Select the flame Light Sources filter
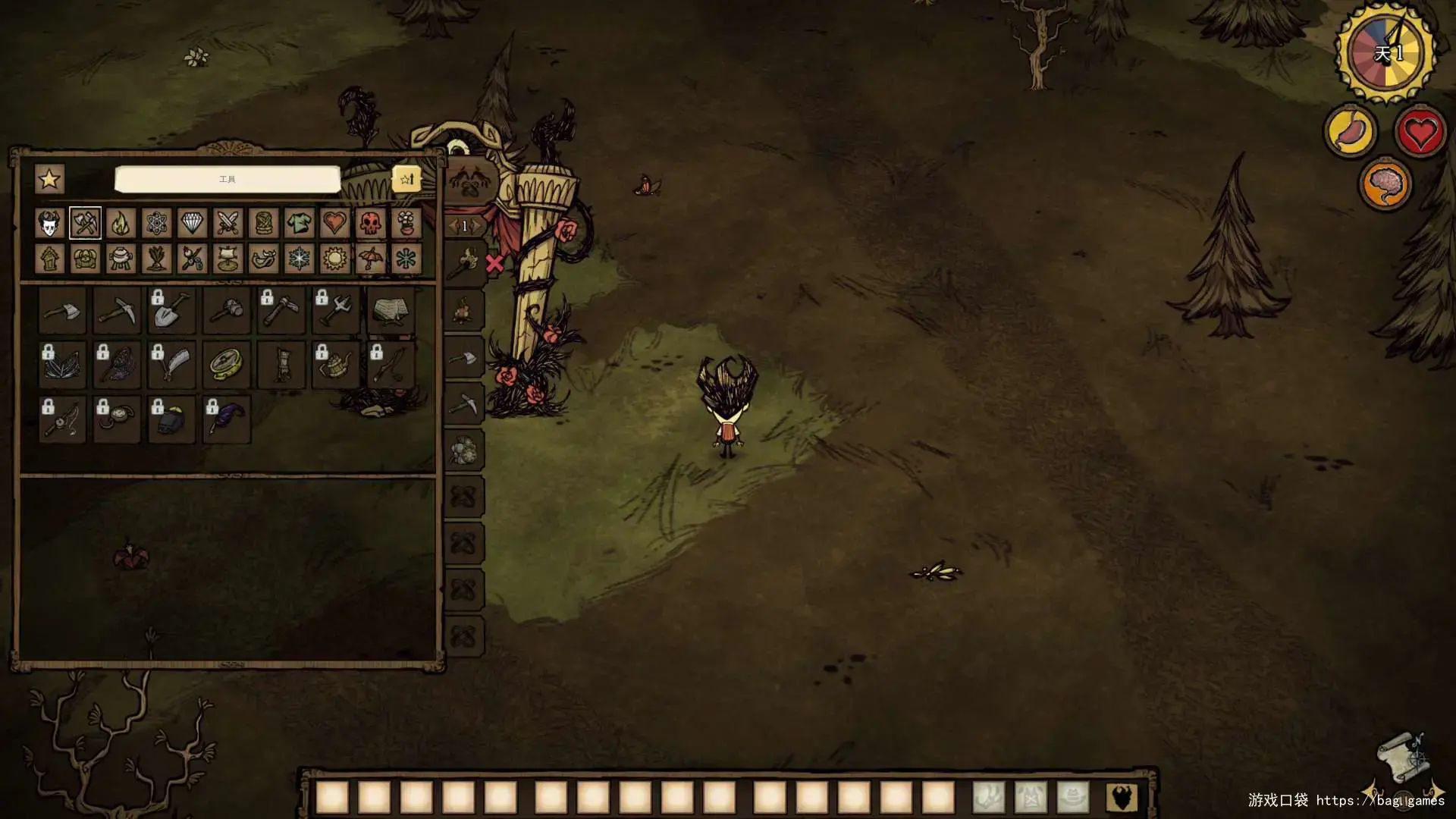The image size is (1456, 819). click(121, 224)
